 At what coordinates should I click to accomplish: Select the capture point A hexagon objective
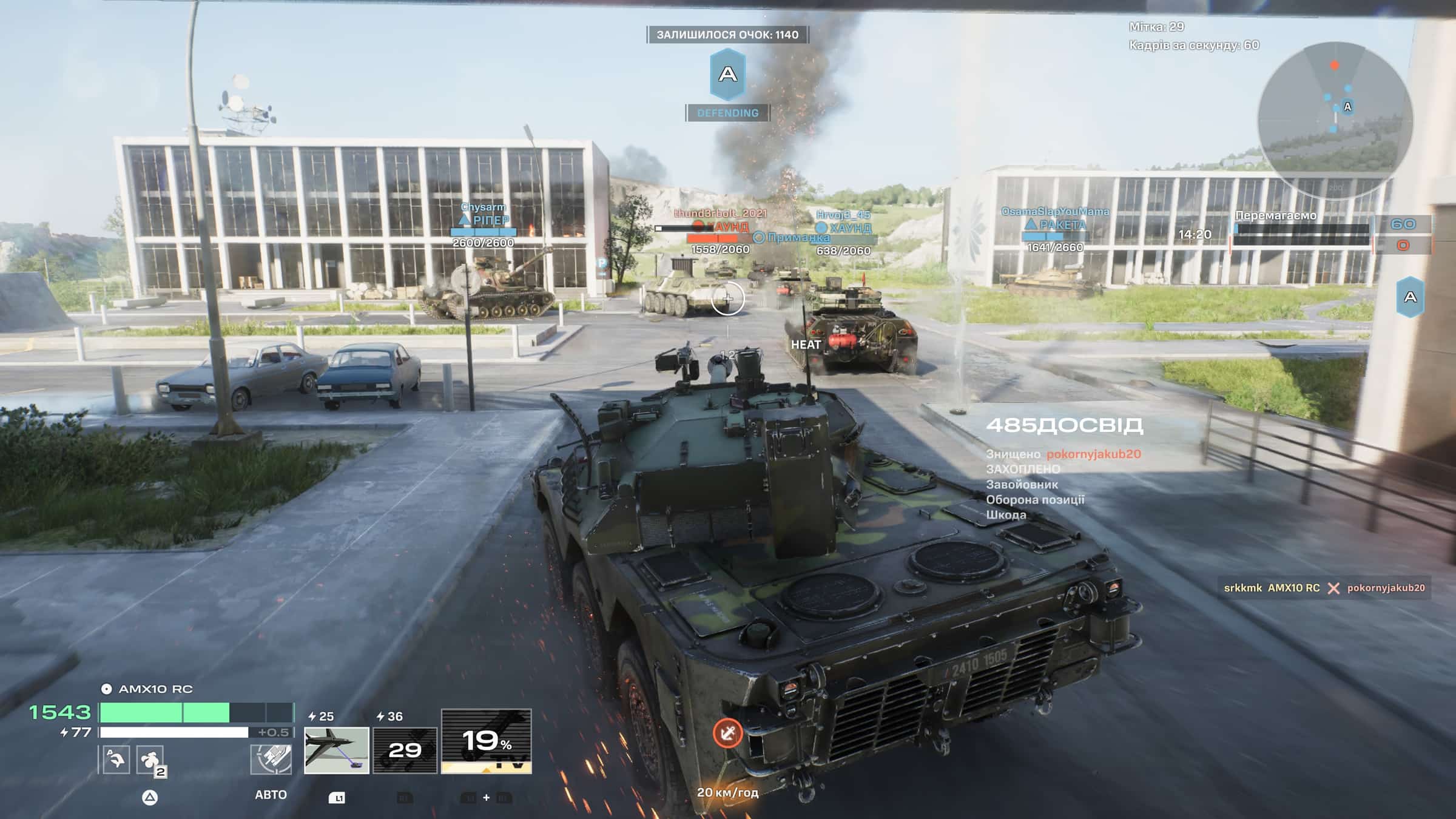(x=727, y=75)
